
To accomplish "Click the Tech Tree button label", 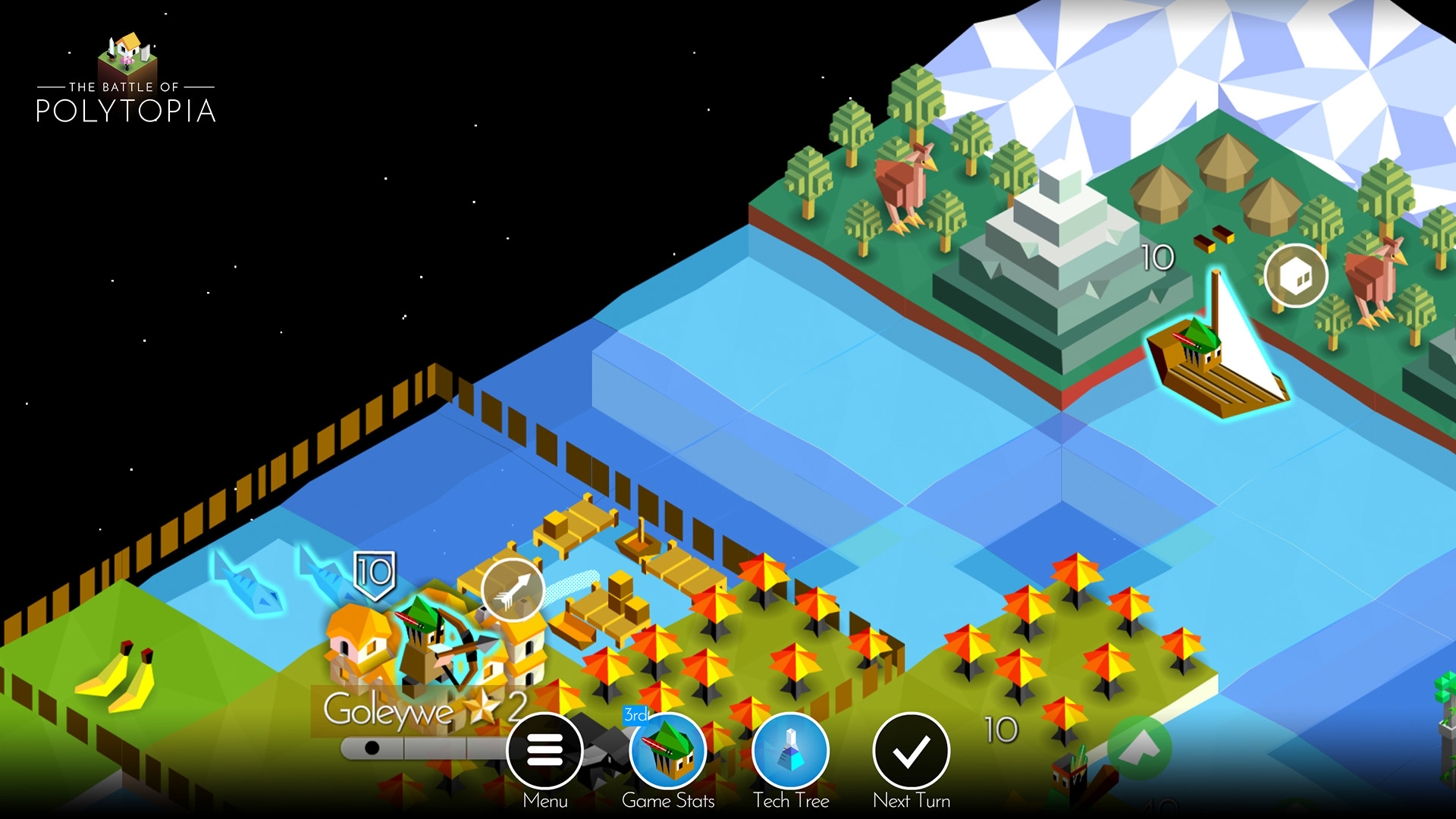I will [791, 800].
